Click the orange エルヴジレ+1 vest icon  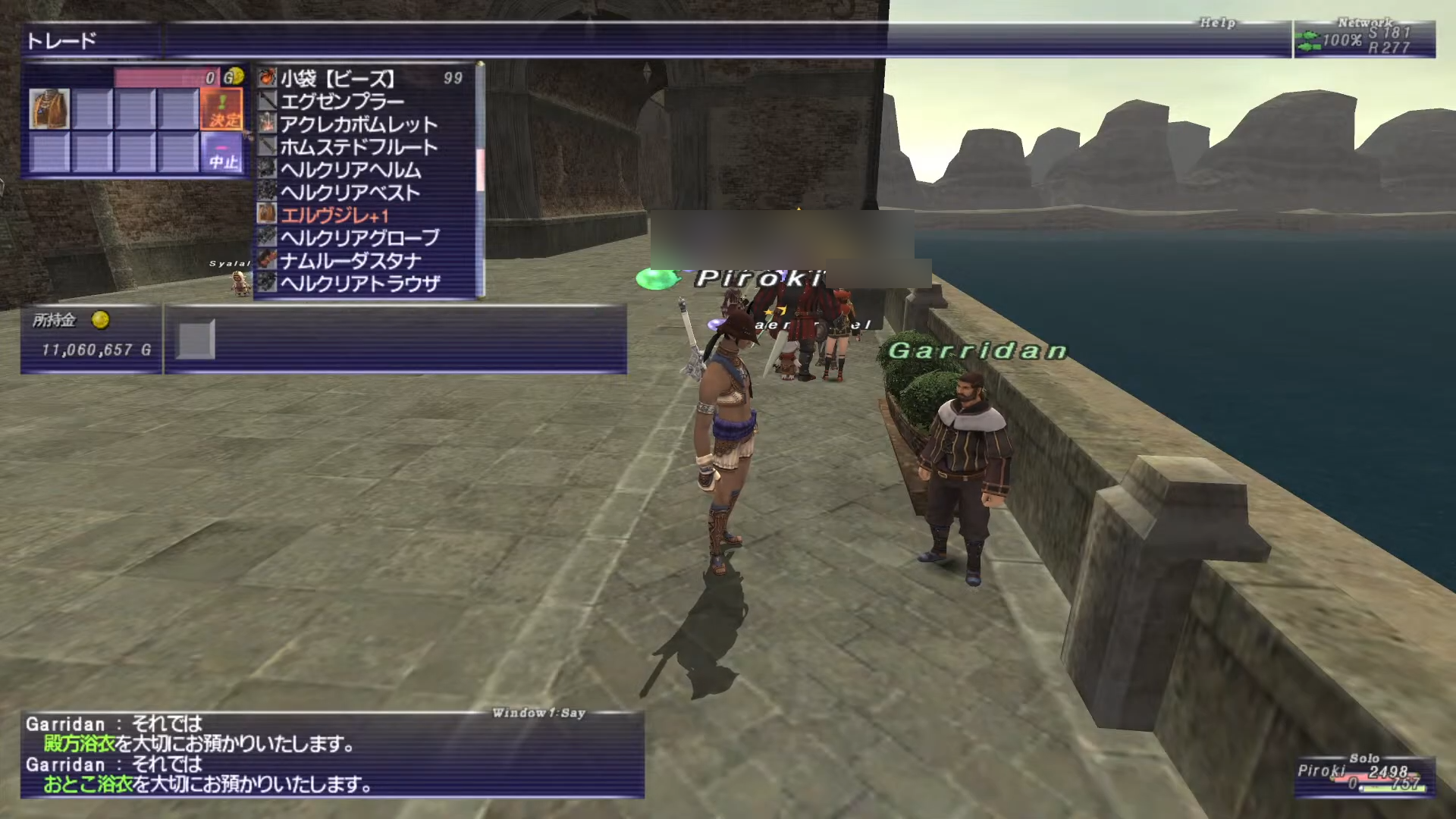click(265, 214)
